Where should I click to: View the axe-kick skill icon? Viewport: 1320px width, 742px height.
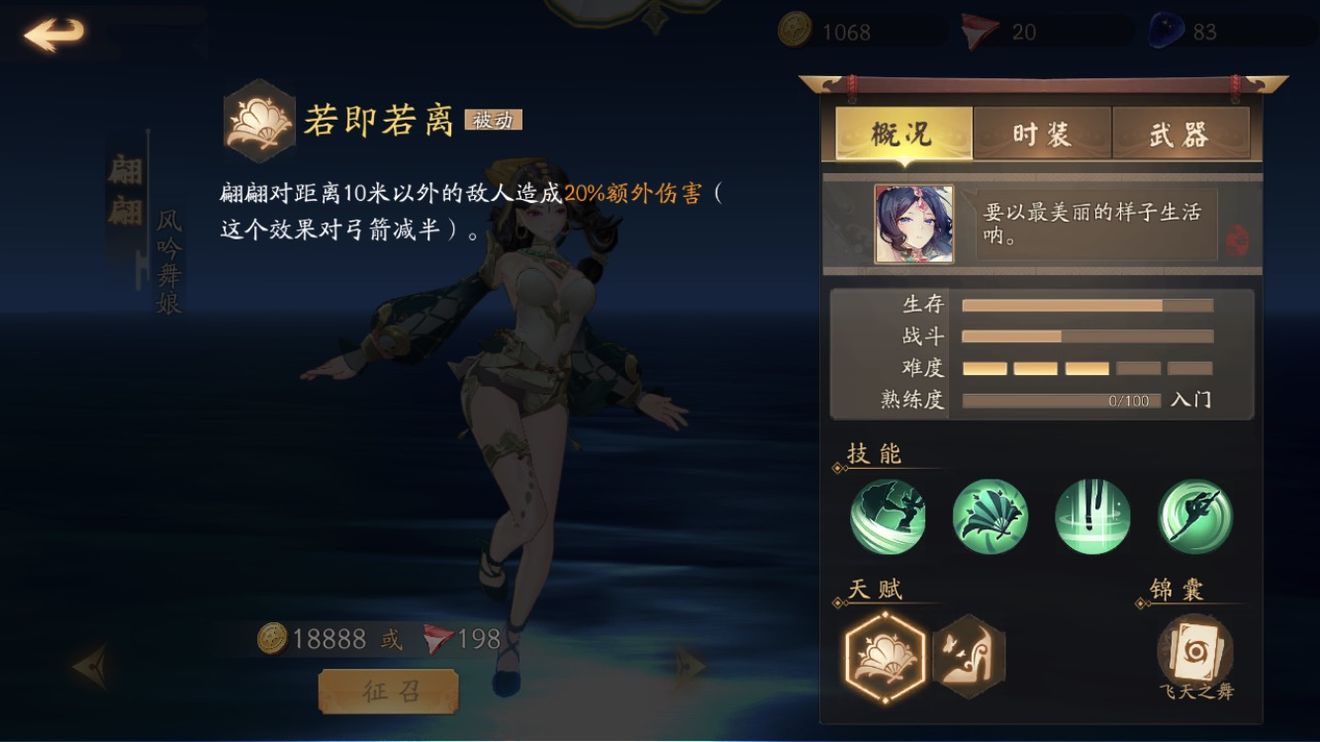(888, 517)
